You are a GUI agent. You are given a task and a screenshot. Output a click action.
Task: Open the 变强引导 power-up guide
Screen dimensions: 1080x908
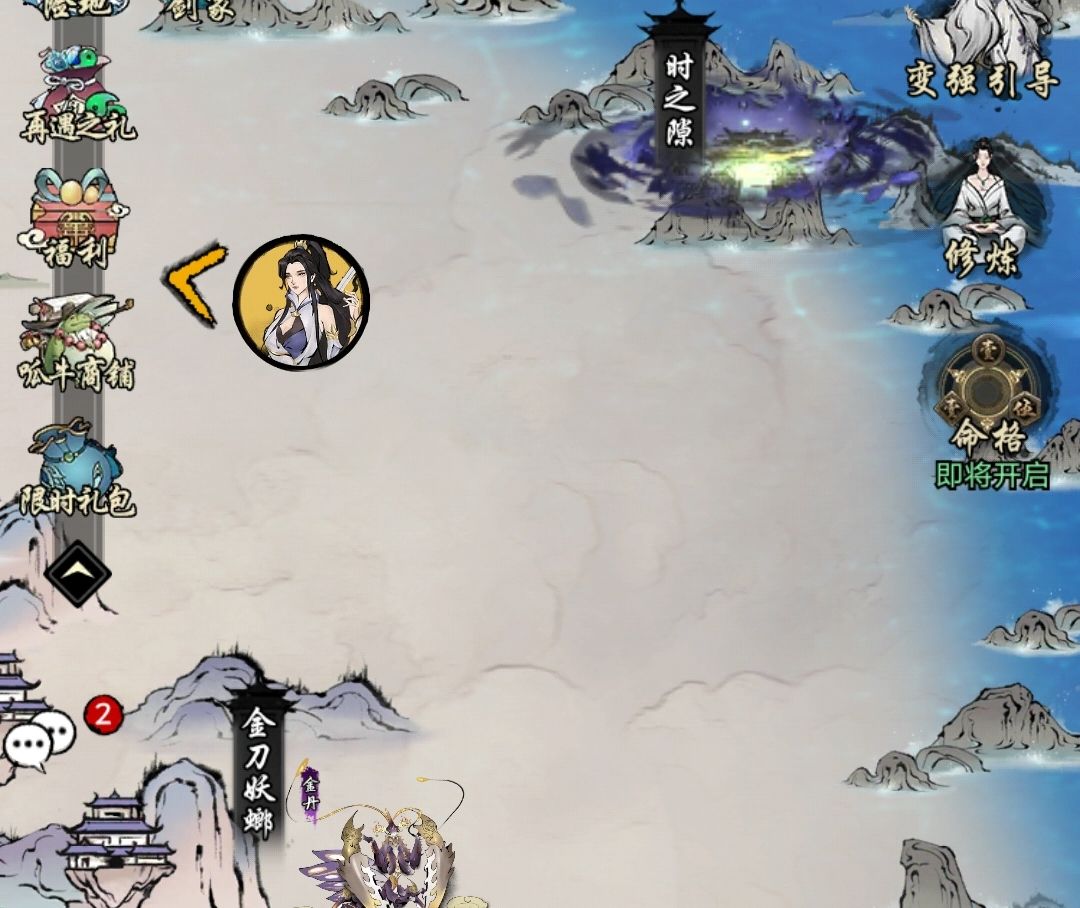(982, 52)
